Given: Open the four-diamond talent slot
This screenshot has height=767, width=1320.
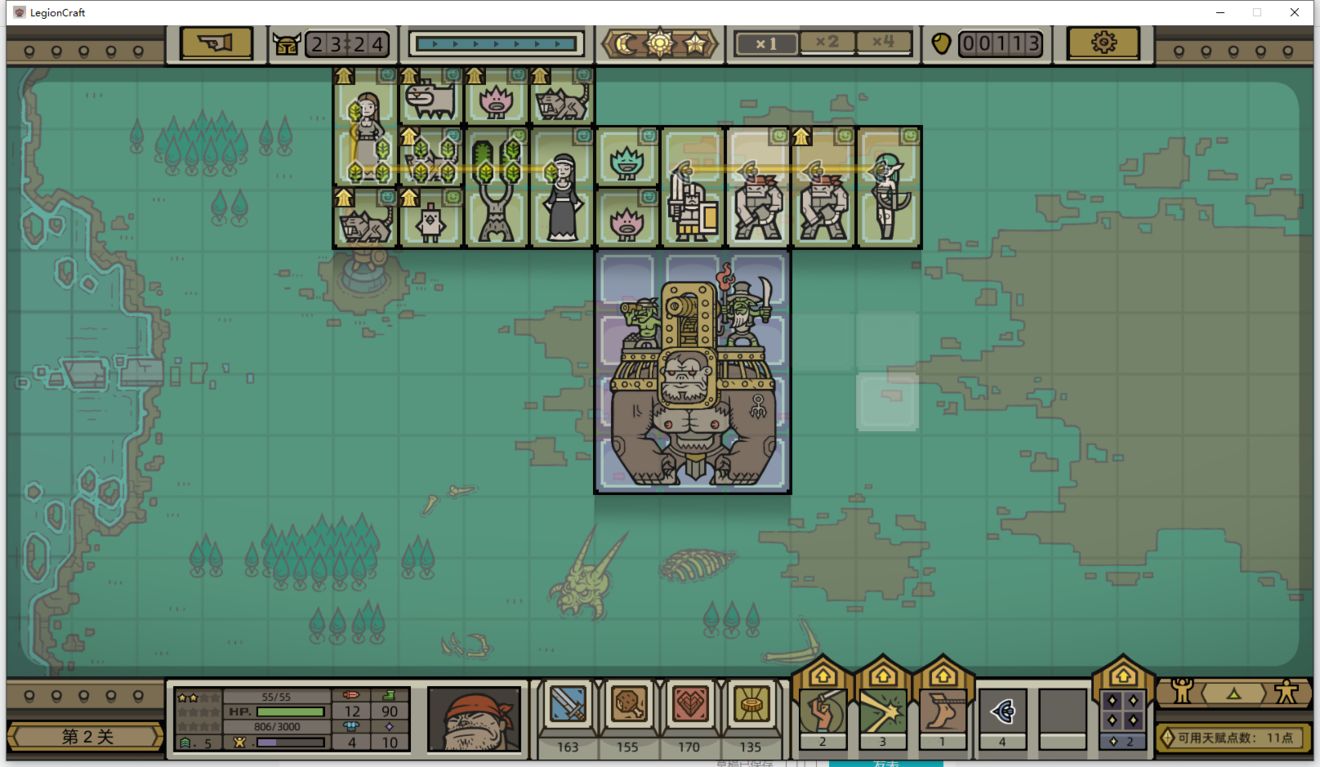Looking at the screenshot, I should (1122, 711).
